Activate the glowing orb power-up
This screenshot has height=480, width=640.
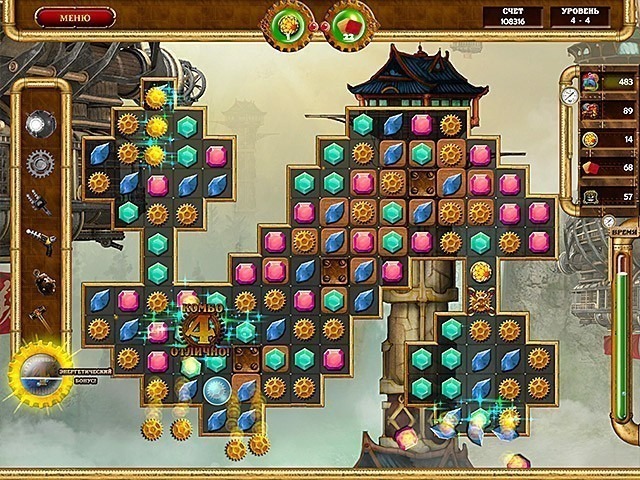[40, 124]
